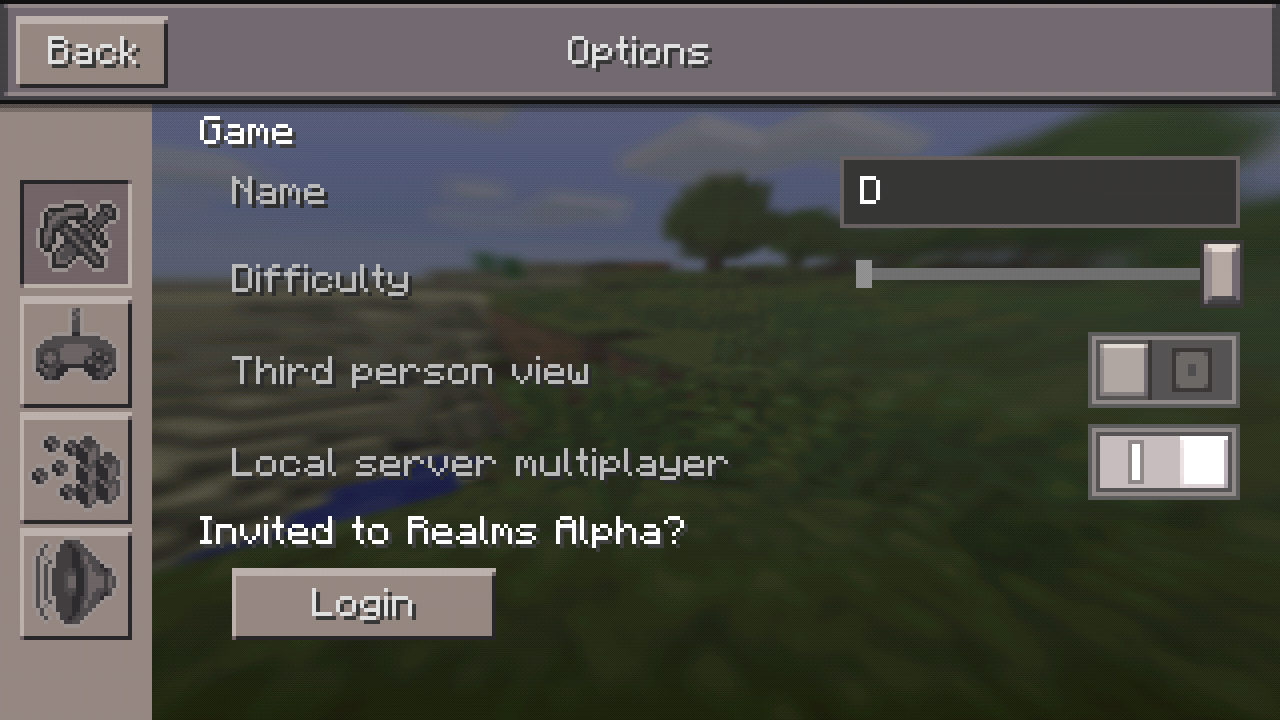Click the white ON side of the multiplayer switch
Screen dimensions: 1280x720
click(1203, 462)
